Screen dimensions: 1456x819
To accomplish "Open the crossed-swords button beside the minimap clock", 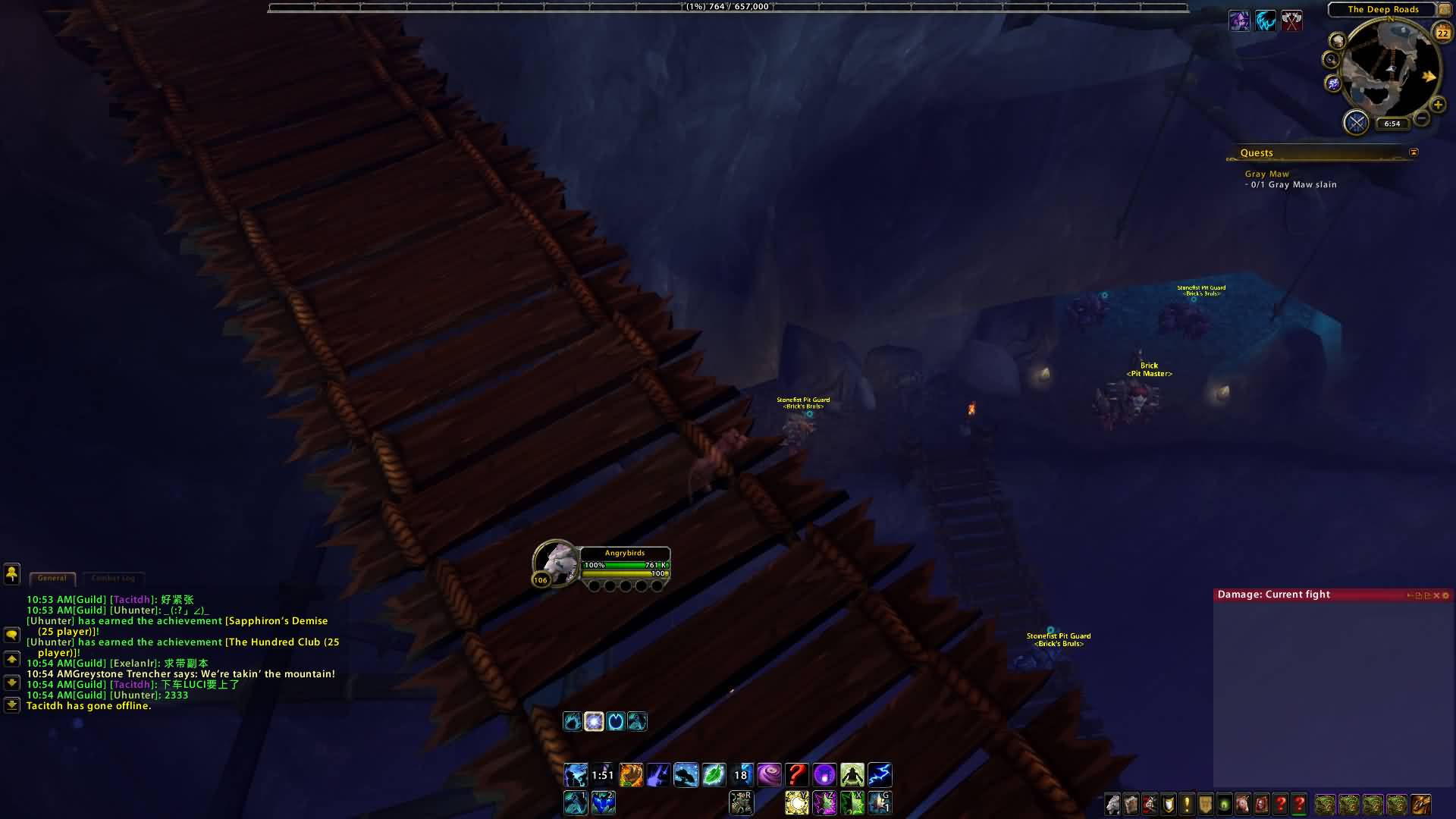I will tap(1356, 122).
